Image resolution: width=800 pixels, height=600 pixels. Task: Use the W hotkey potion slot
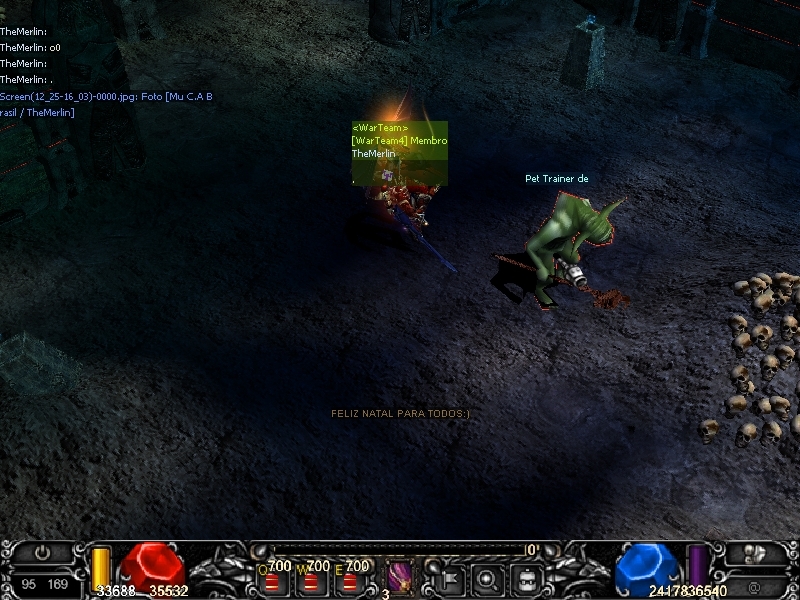(310, 579)
